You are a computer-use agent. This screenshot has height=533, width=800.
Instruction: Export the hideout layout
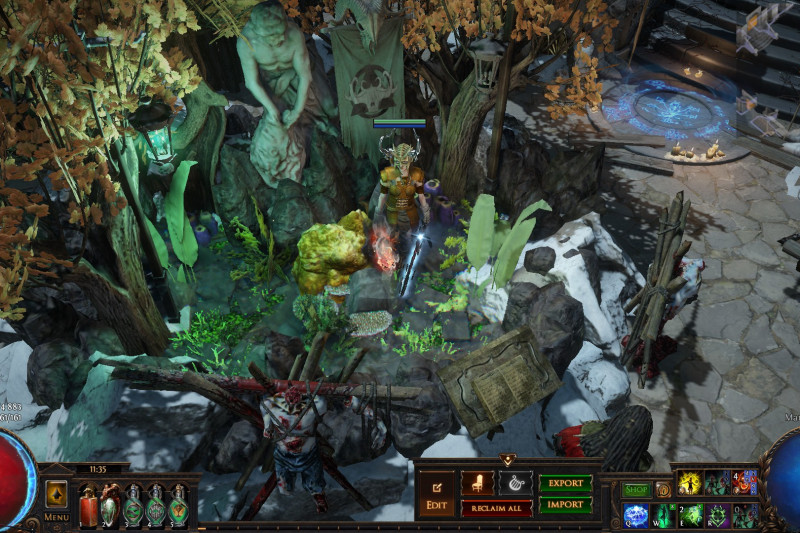pos(566,482)
